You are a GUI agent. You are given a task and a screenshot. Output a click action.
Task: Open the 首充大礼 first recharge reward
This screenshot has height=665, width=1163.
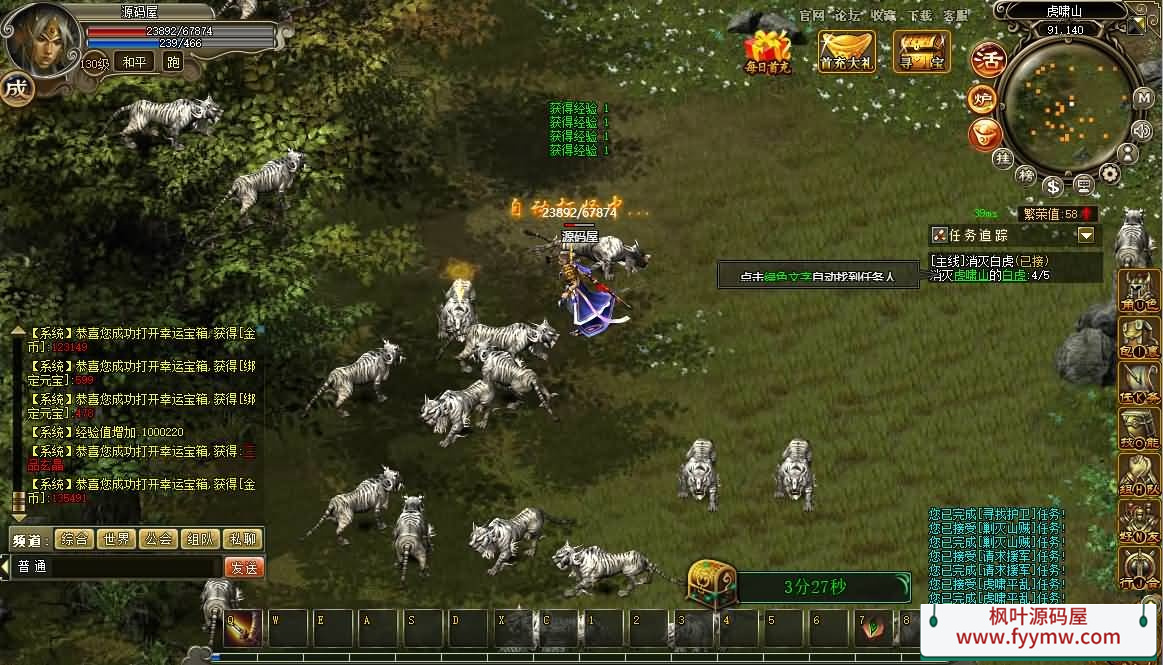[x=846, y=52]
